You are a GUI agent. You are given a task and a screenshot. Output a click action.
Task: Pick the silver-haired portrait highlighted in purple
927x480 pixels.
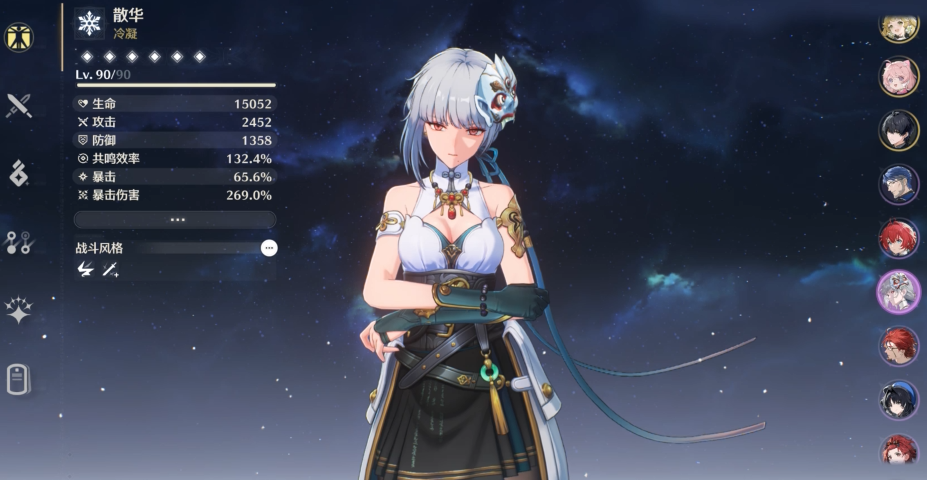coord(899,292)
